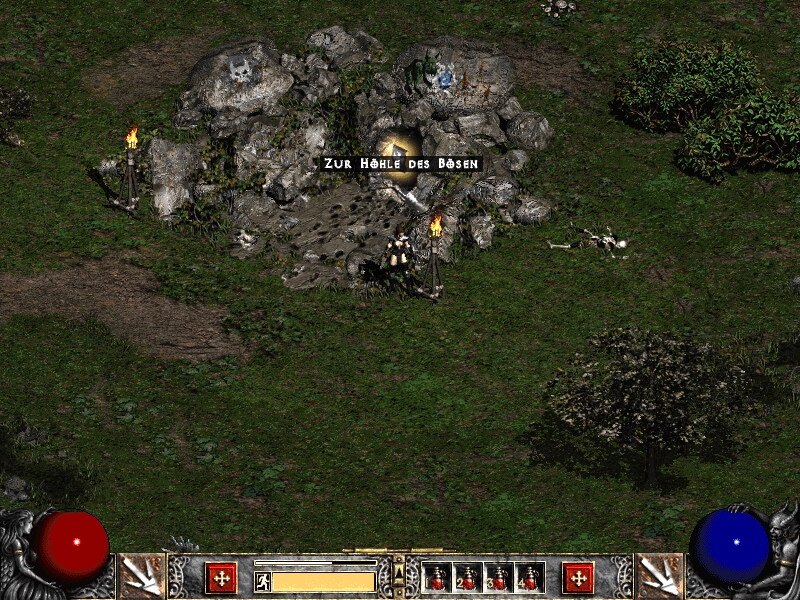Expand the mini menu arrow button
The height and width of the screenshot is (600, 800).
coord(399,571)
